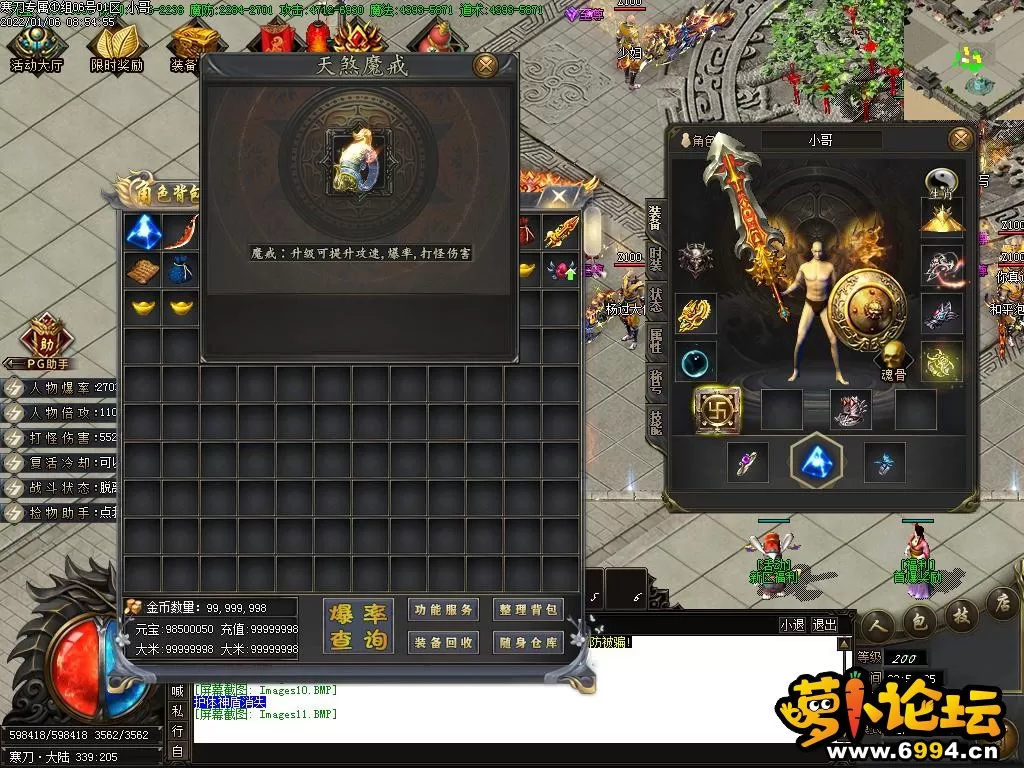Click the 魂骨 soul bone skull icon
This screenshot has width=1024, height=768.
coord(891,359)
